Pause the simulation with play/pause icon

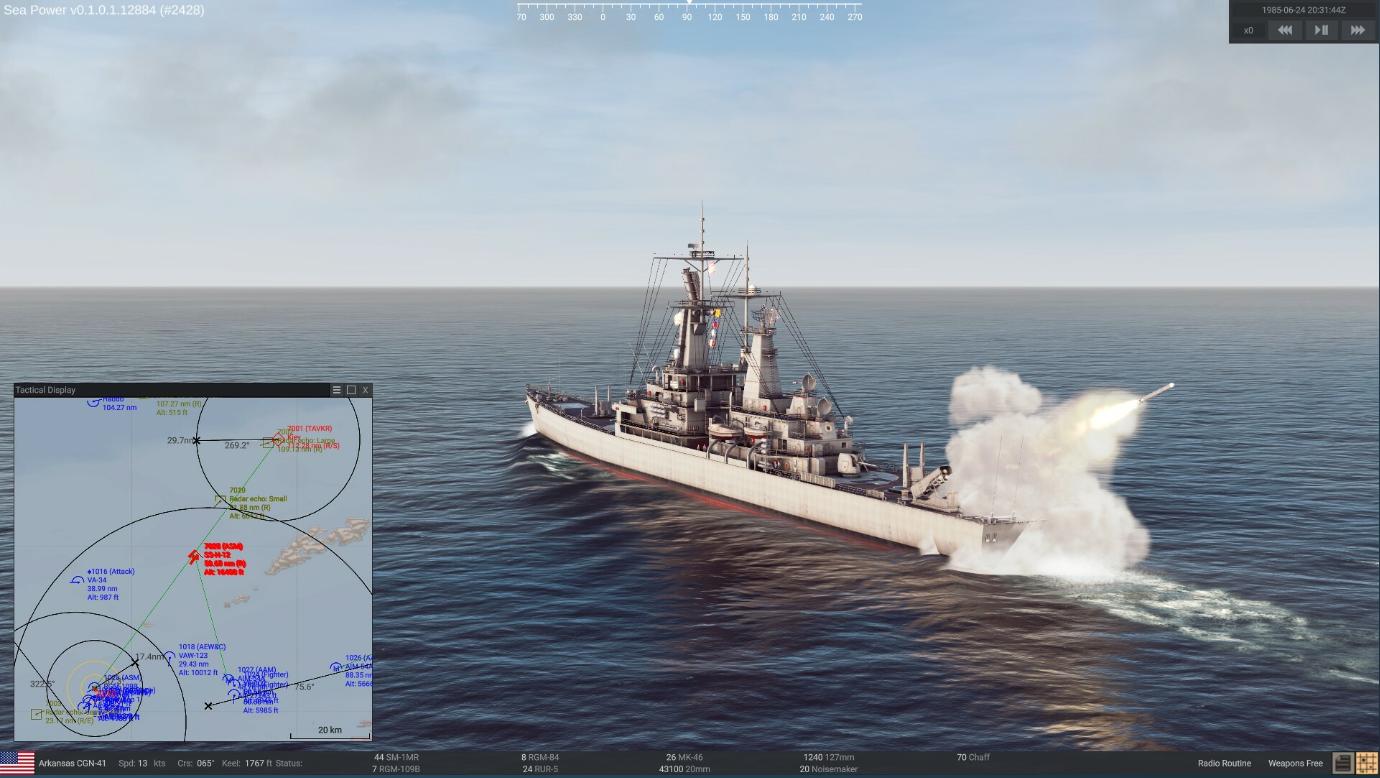point(1321,30)
